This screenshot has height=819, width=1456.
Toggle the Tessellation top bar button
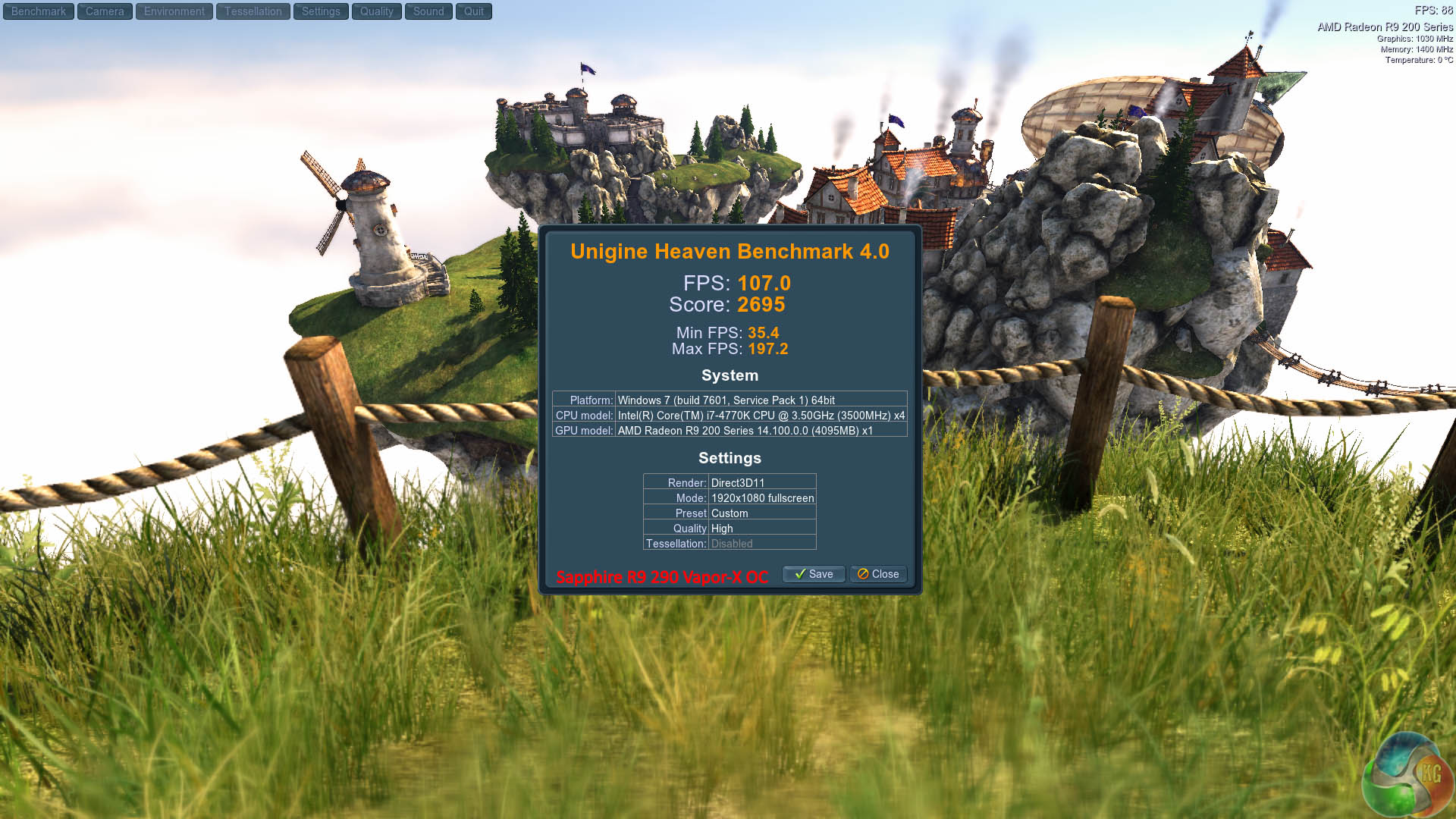coord(253,11)
